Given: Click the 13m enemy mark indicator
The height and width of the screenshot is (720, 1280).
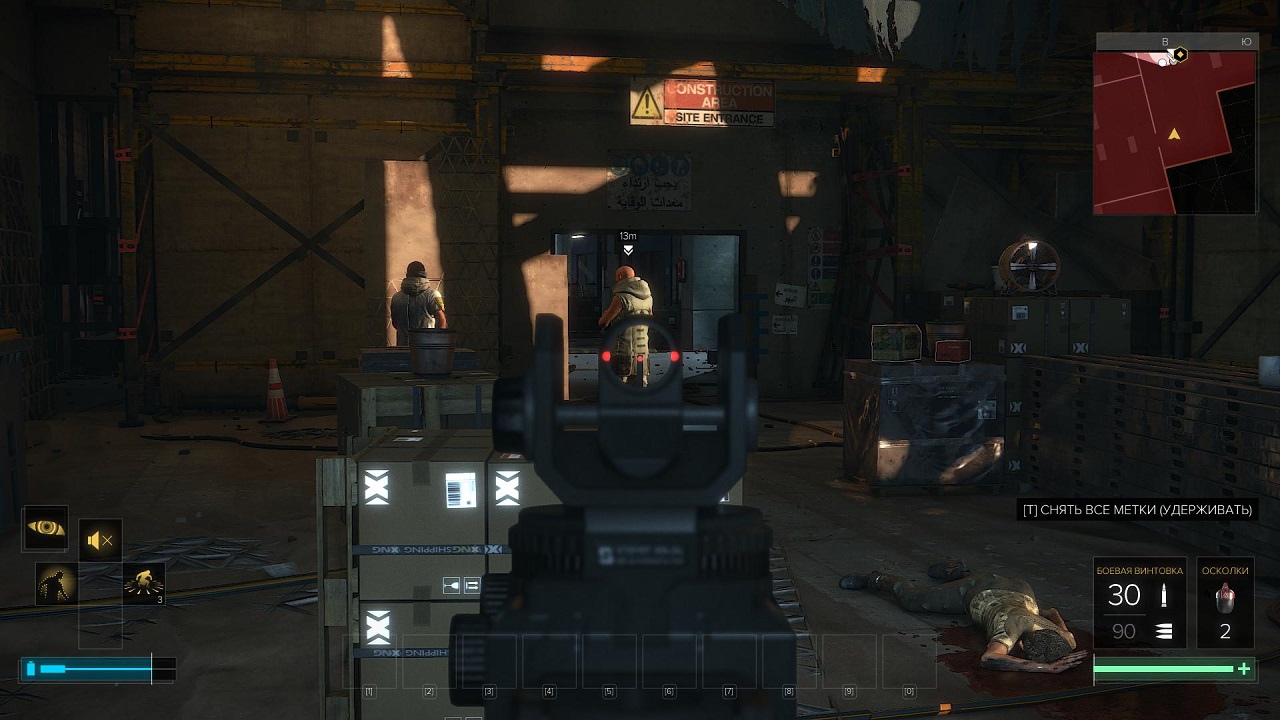Looking at the screenshot, I should [x=628, y=244].
